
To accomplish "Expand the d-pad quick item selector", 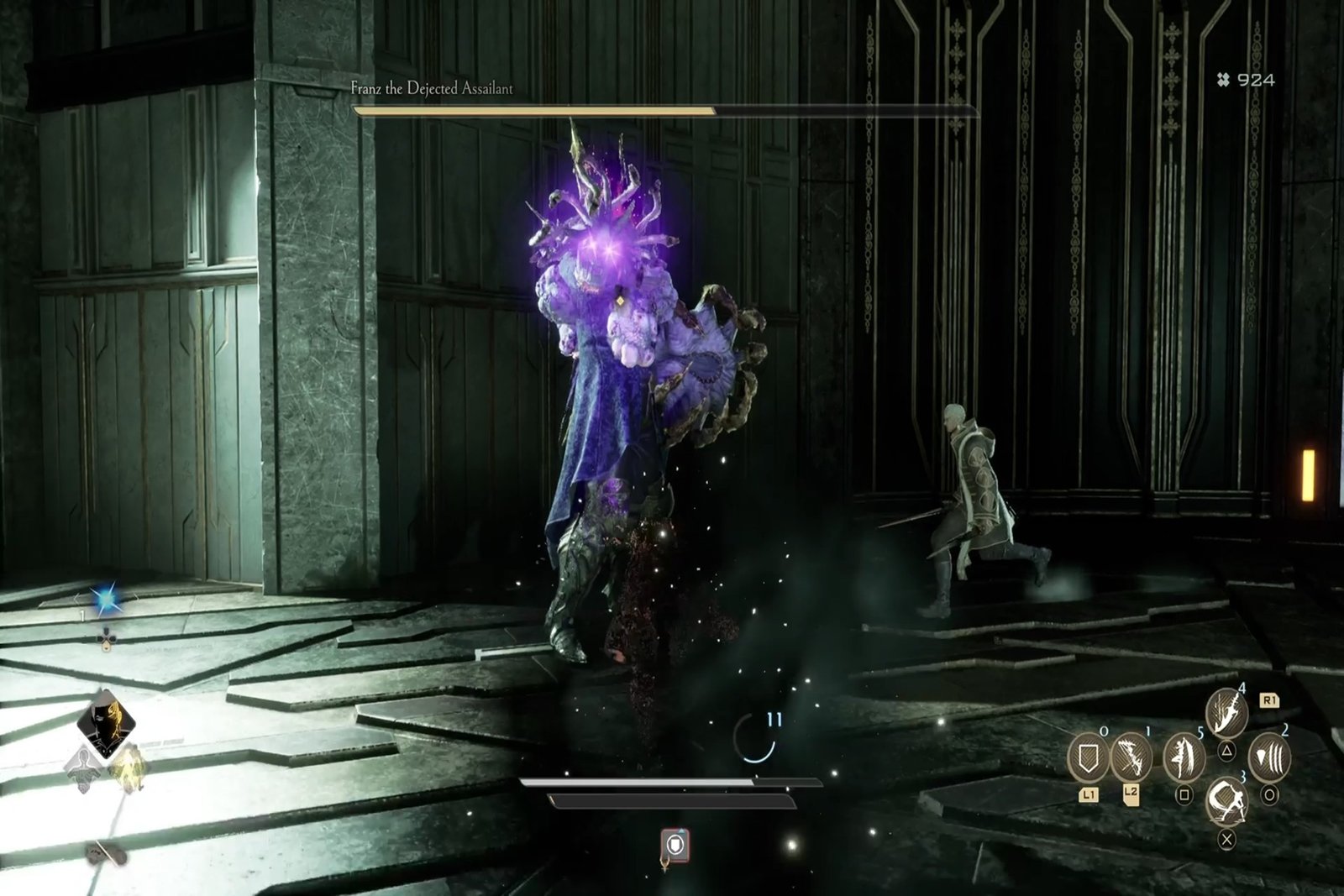I will pyautogui.click(x=108, y=640).
